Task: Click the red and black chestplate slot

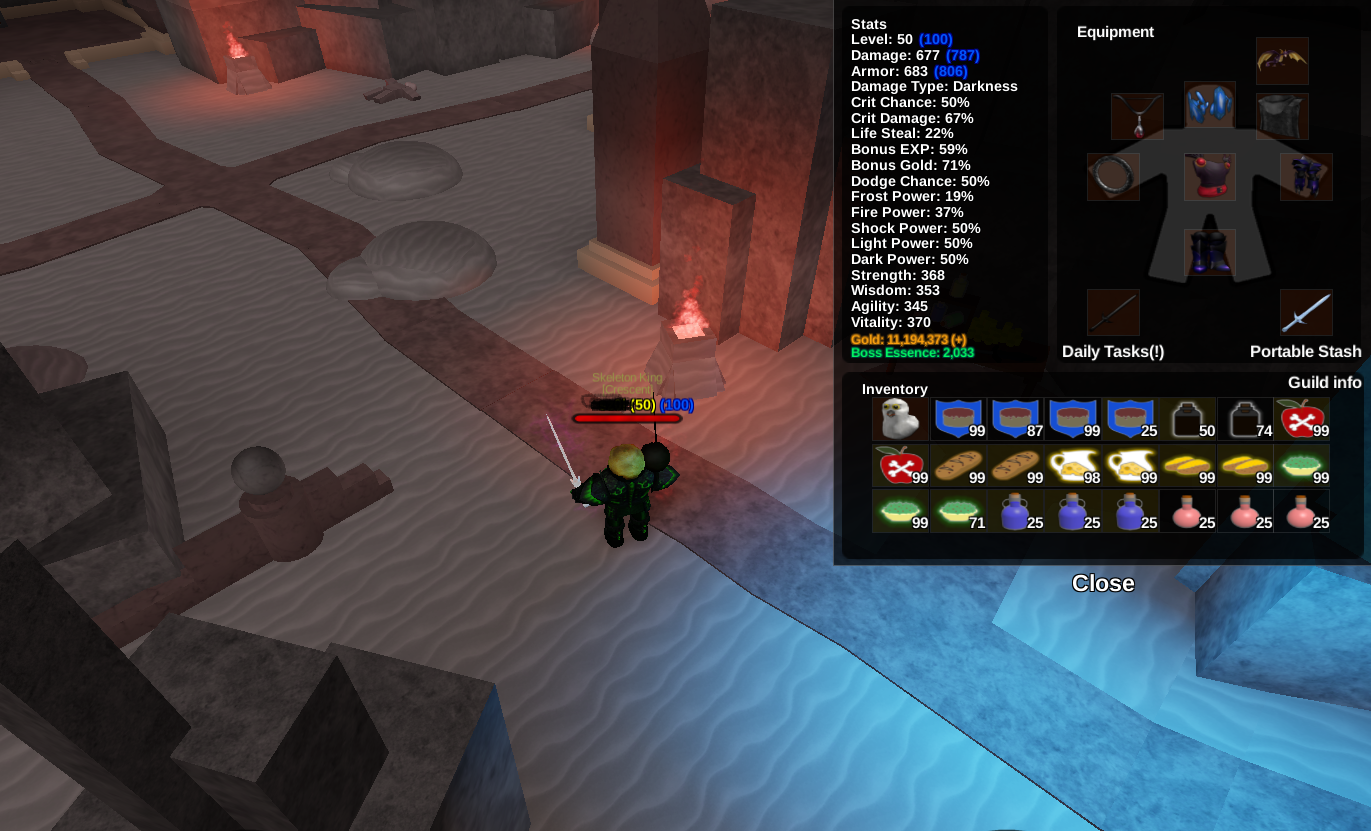Action: [x=1210, y=177]
